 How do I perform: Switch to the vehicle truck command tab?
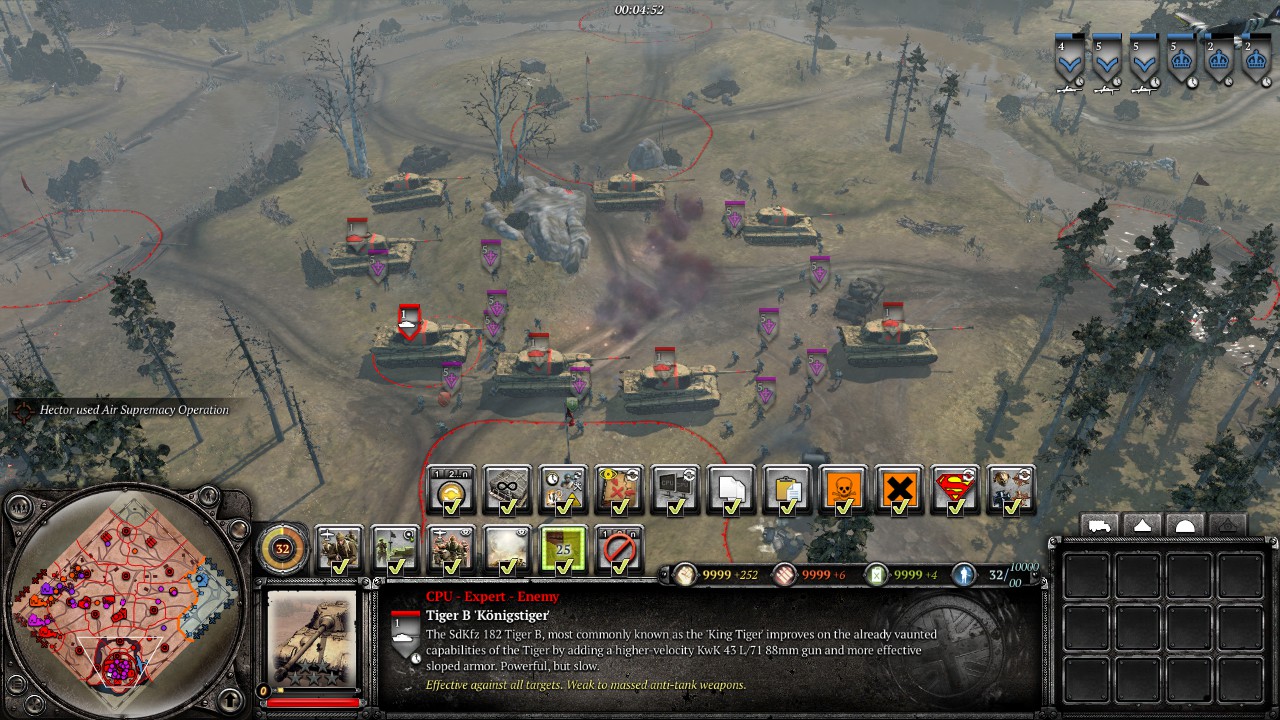1099,526
